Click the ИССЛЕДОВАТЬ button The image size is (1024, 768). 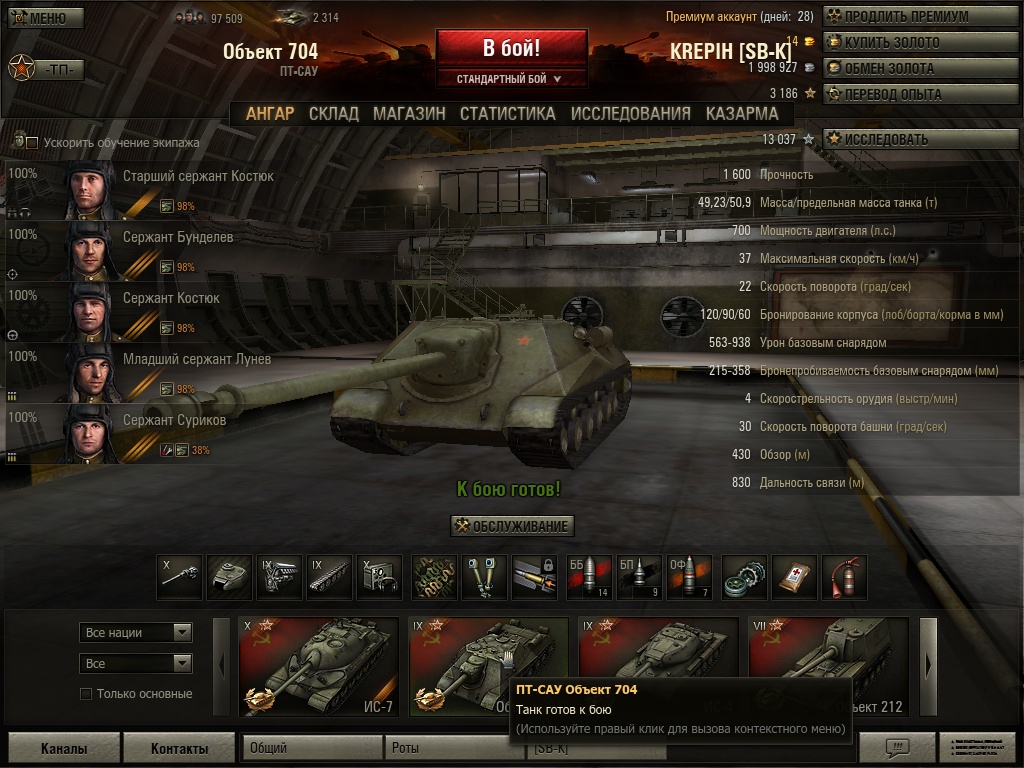(x=908, y=139)
